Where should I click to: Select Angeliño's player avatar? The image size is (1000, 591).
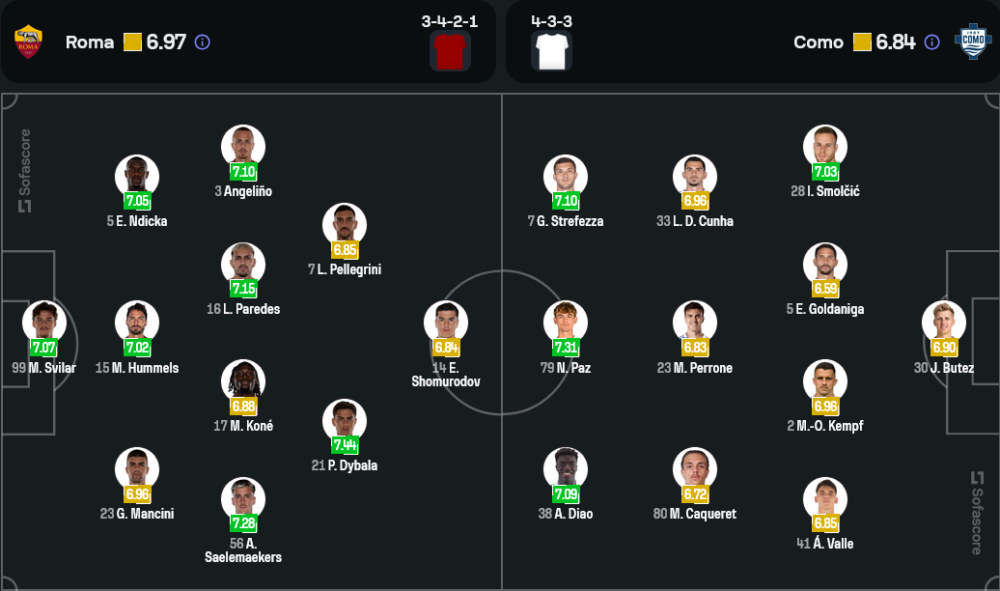coord(243,146)
